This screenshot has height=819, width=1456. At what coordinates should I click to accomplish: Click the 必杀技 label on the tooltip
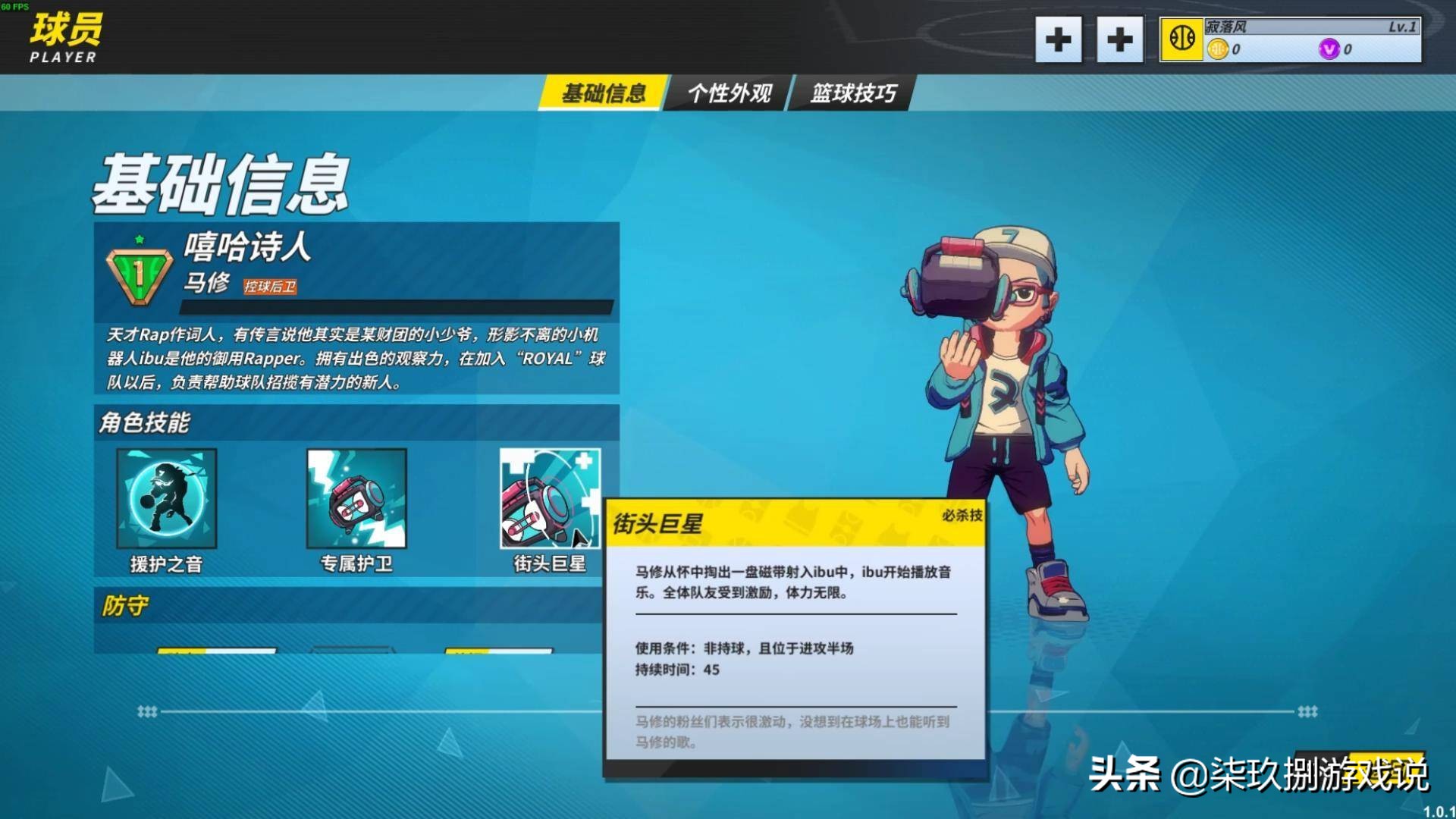pos(960,515)
